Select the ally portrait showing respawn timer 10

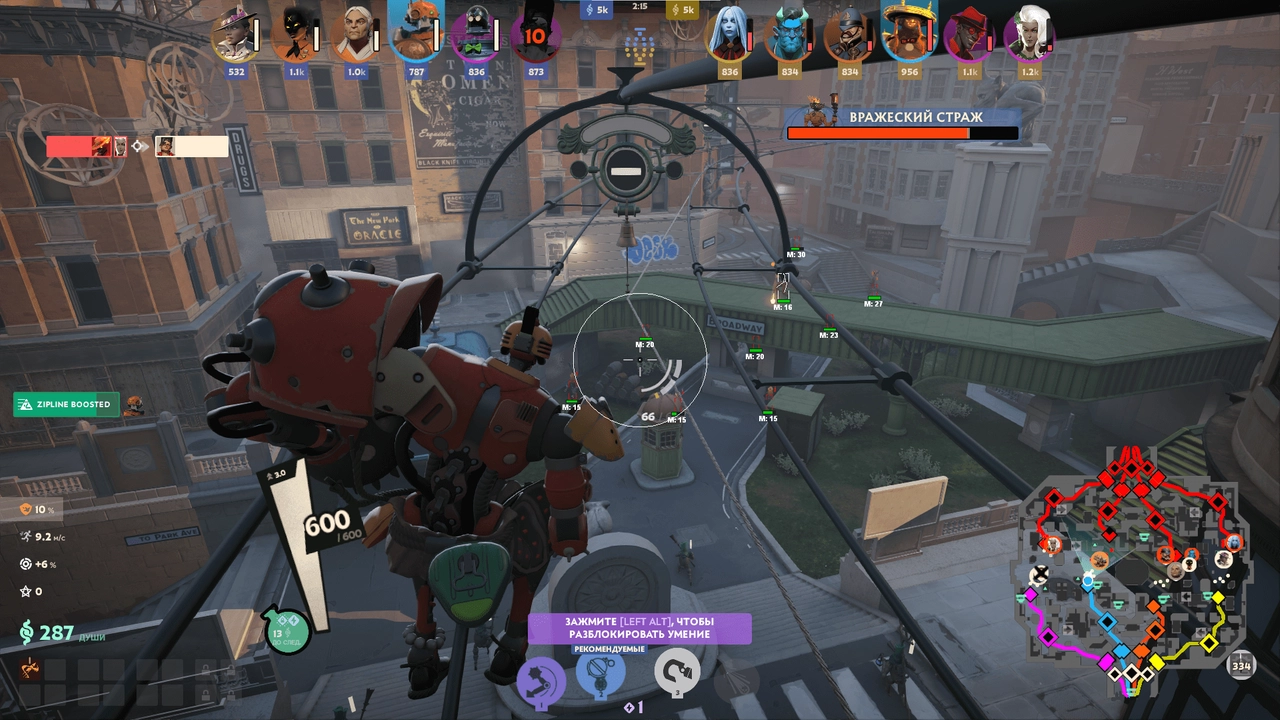pyautogui.click(x=535, y=37)
